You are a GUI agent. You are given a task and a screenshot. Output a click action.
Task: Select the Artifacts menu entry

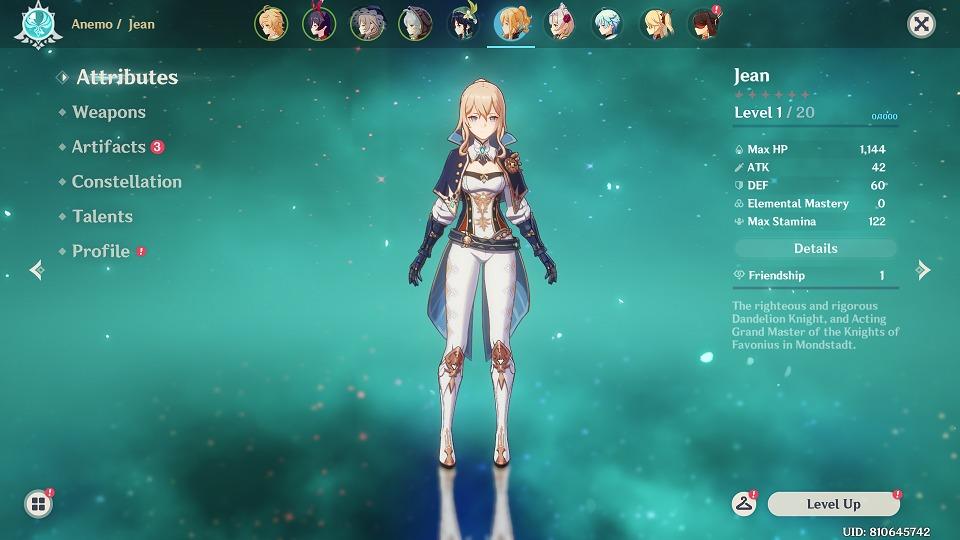pos(108,147)
